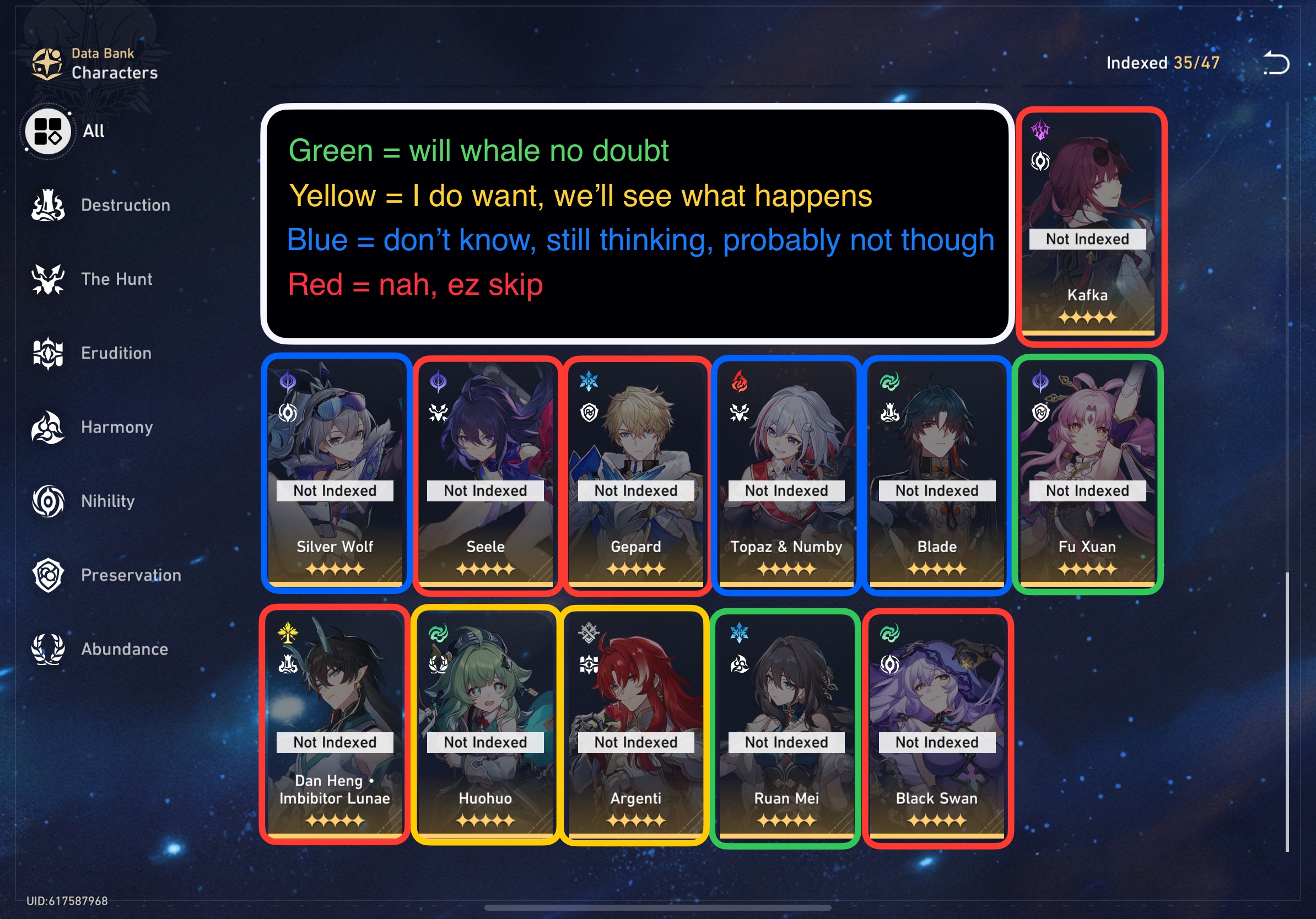1316x919 pixels.
Task: Click the Indexed 35/47 counter
Action: click(x=1162, y=63)
